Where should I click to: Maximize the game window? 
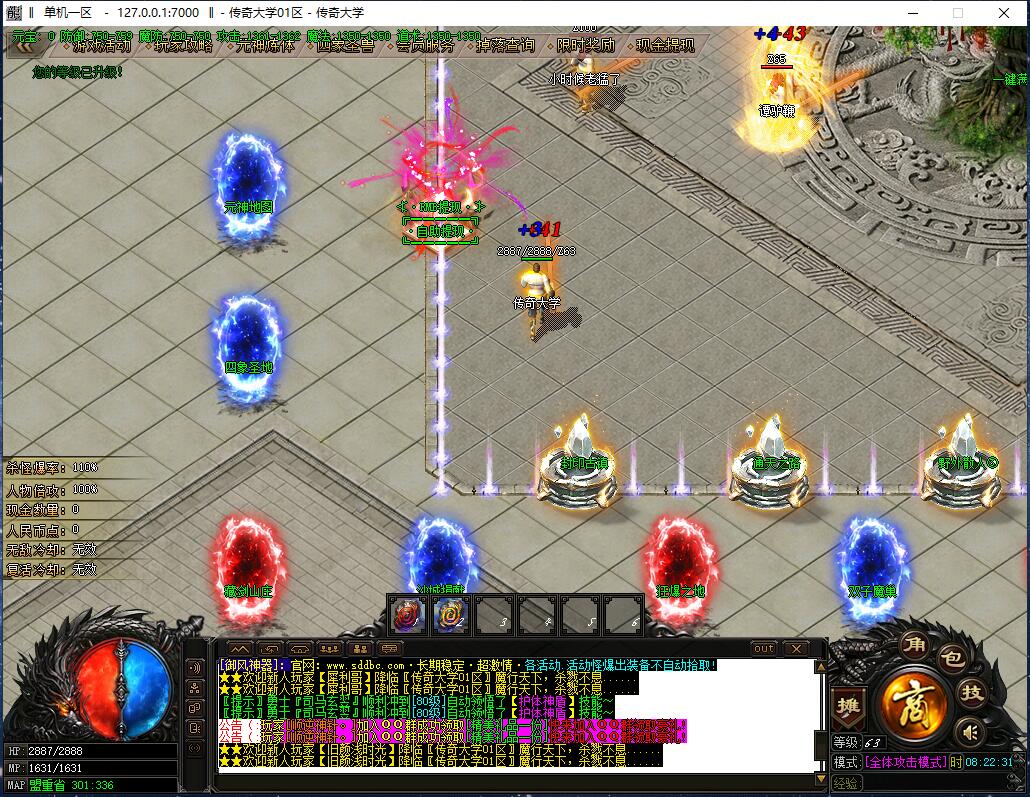click(957, 13)
